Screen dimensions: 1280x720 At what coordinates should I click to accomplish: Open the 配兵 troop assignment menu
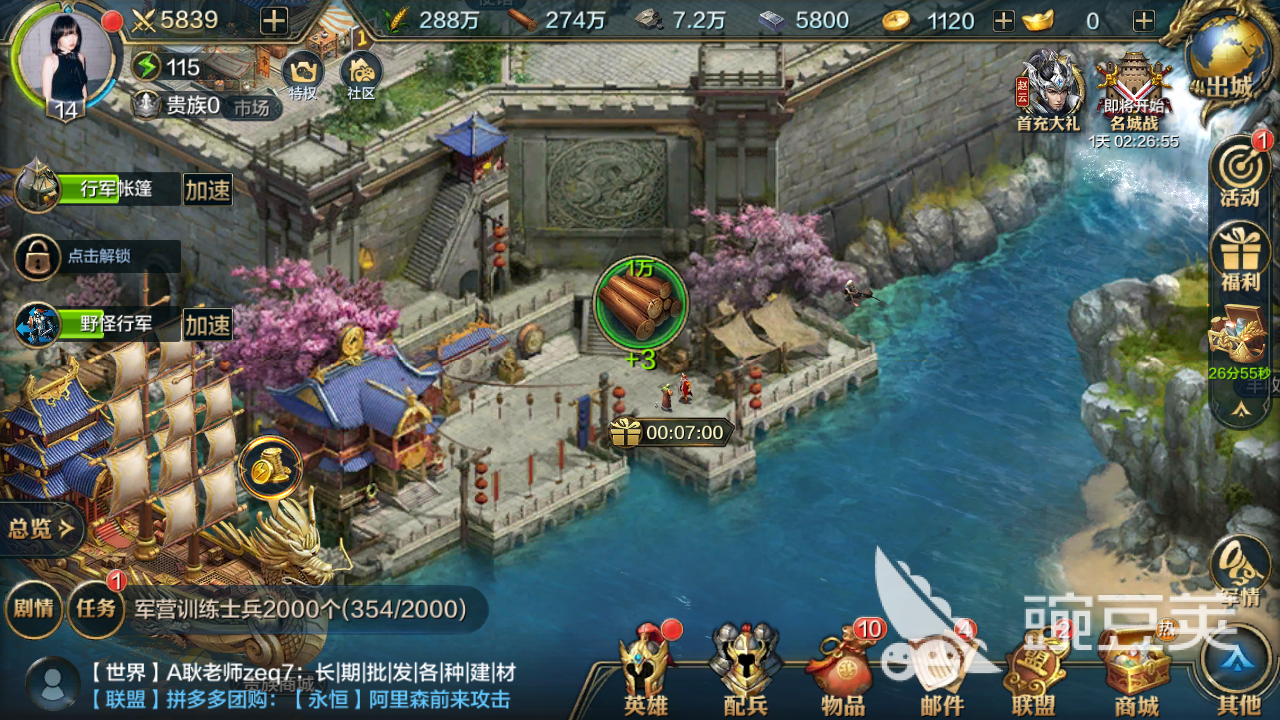pos(745,670)
